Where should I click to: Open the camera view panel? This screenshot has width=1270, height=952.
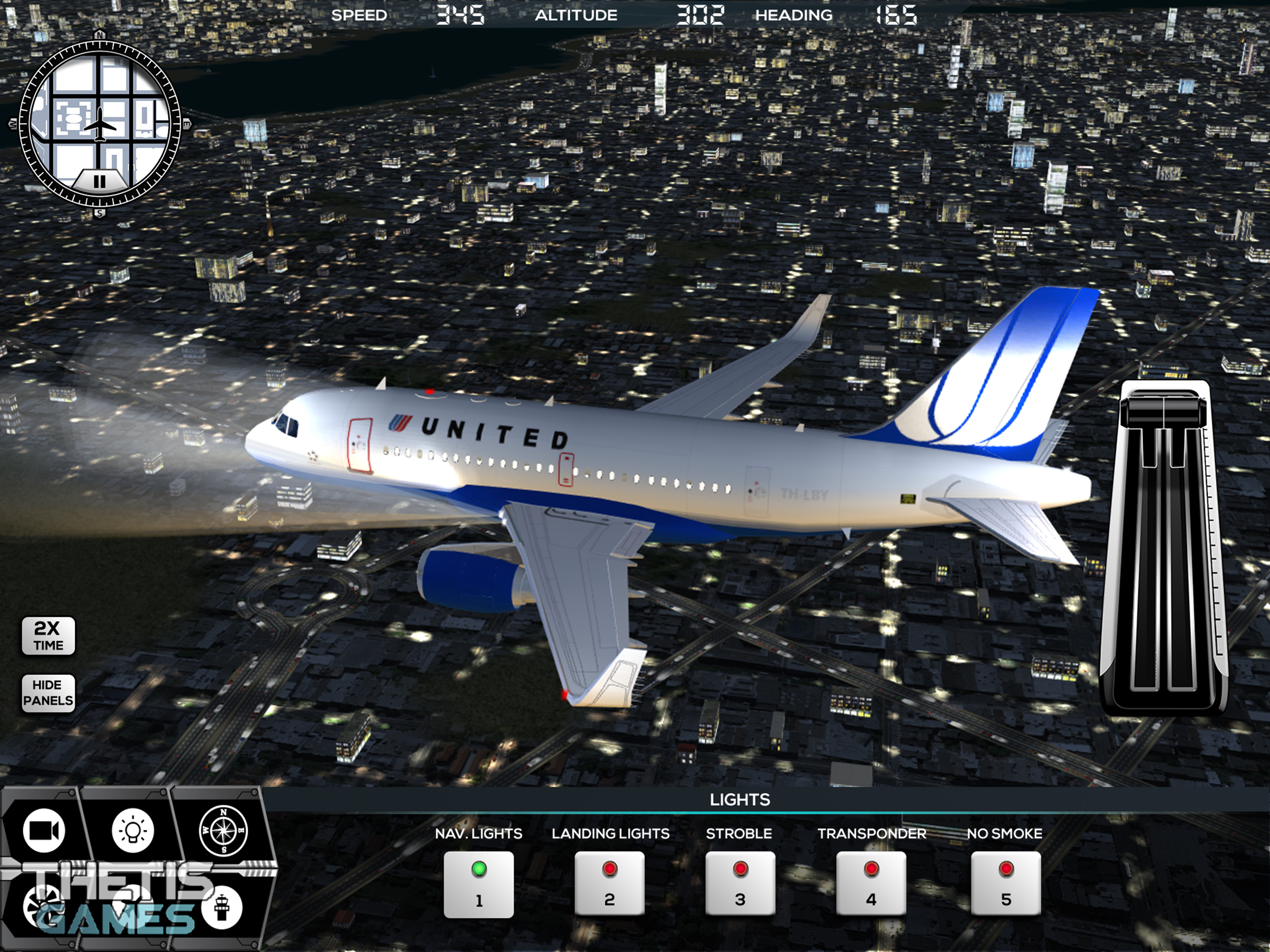(x=44, y=830)
